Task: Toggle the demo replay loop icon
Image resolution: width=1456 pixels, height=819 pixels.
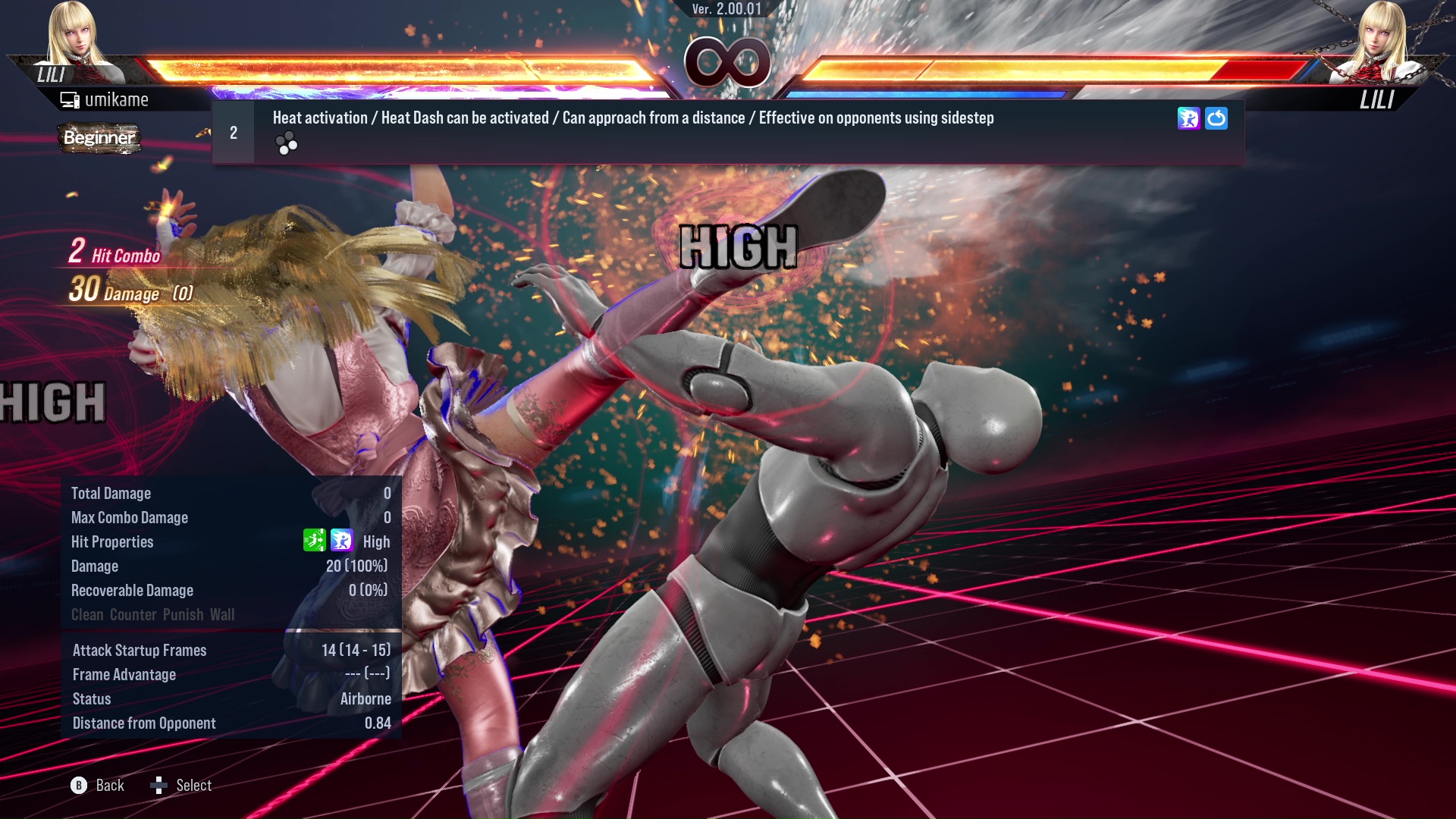Action: pos(1216,119)
